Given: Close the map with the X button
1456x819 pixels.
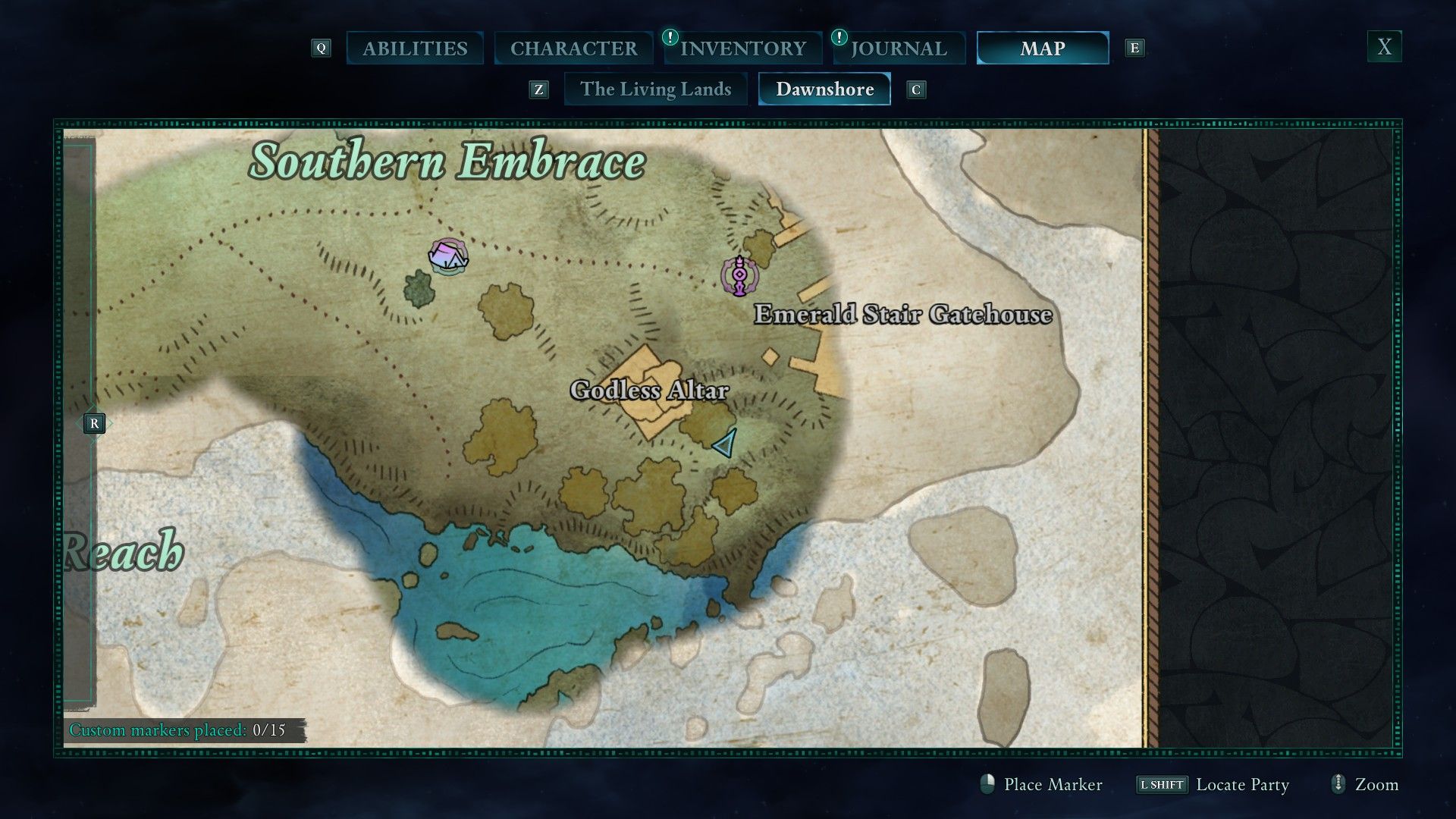Looking at the screenshot, I should pyautogui.click(x=1385, y=47).
